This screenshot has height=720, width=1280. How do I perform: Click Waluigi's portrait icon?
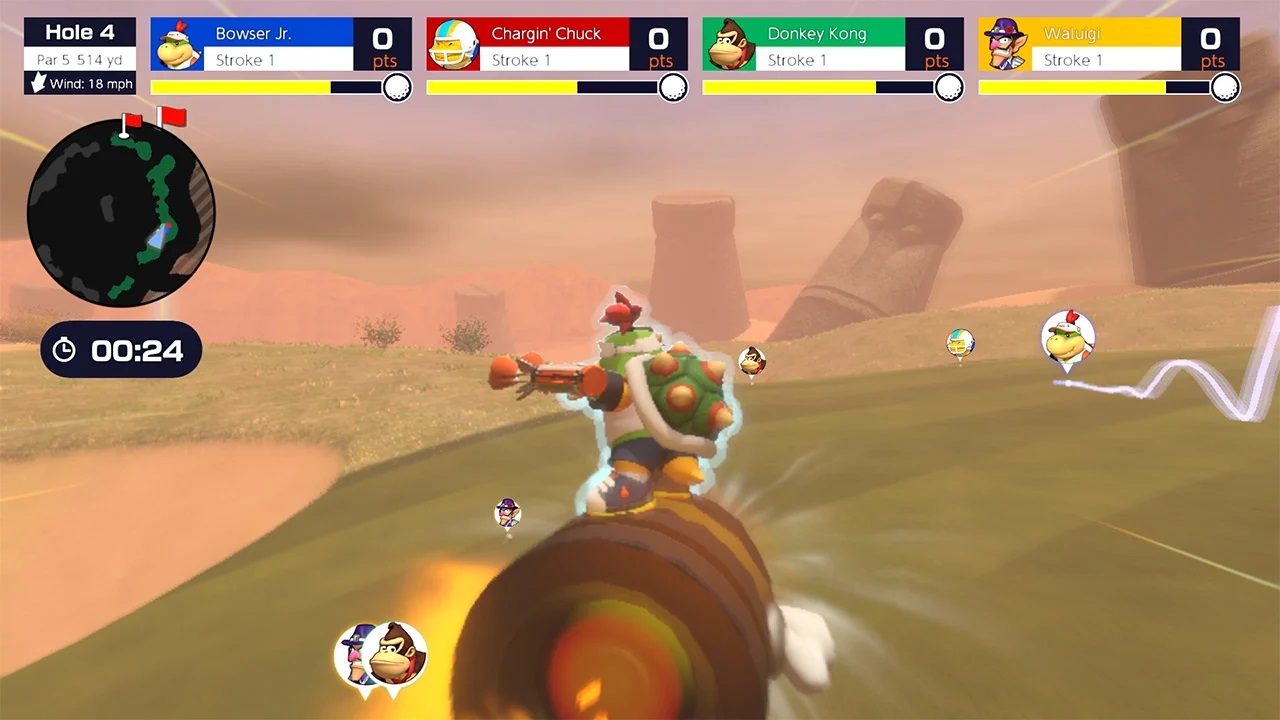1006,44
